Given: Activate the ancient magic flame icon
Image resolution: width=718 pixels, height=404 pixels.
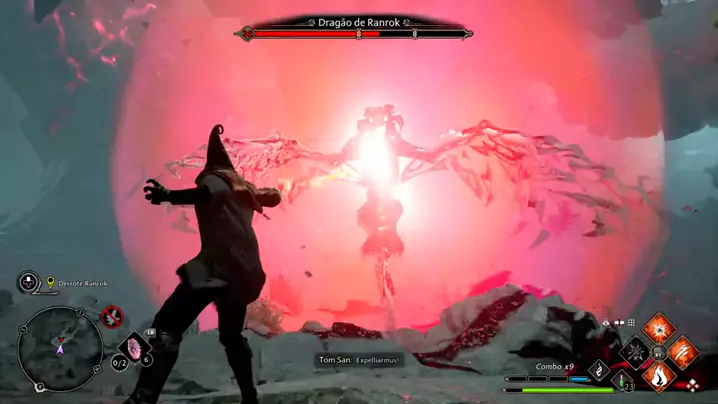Looking at the screenshot, I should [600, 370].
